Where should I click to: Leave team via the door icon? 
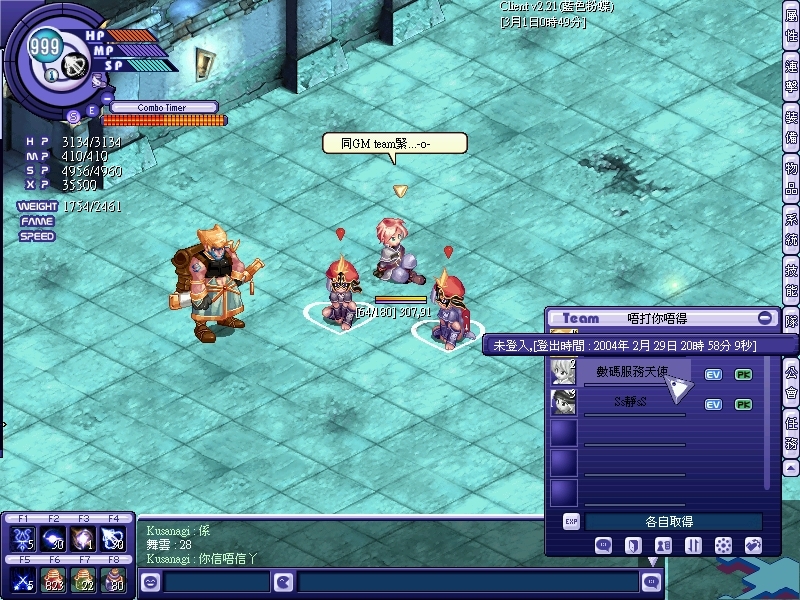(x=632, y=546)
